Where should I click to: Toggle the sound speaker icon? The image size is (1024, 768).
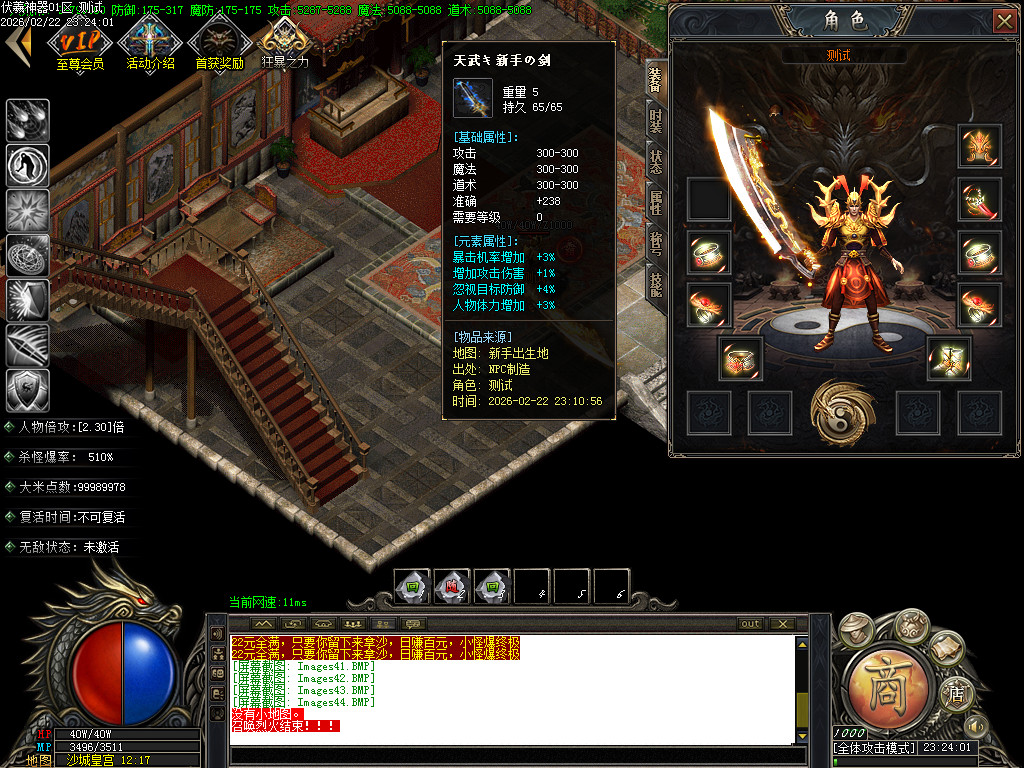click(975, 725)
